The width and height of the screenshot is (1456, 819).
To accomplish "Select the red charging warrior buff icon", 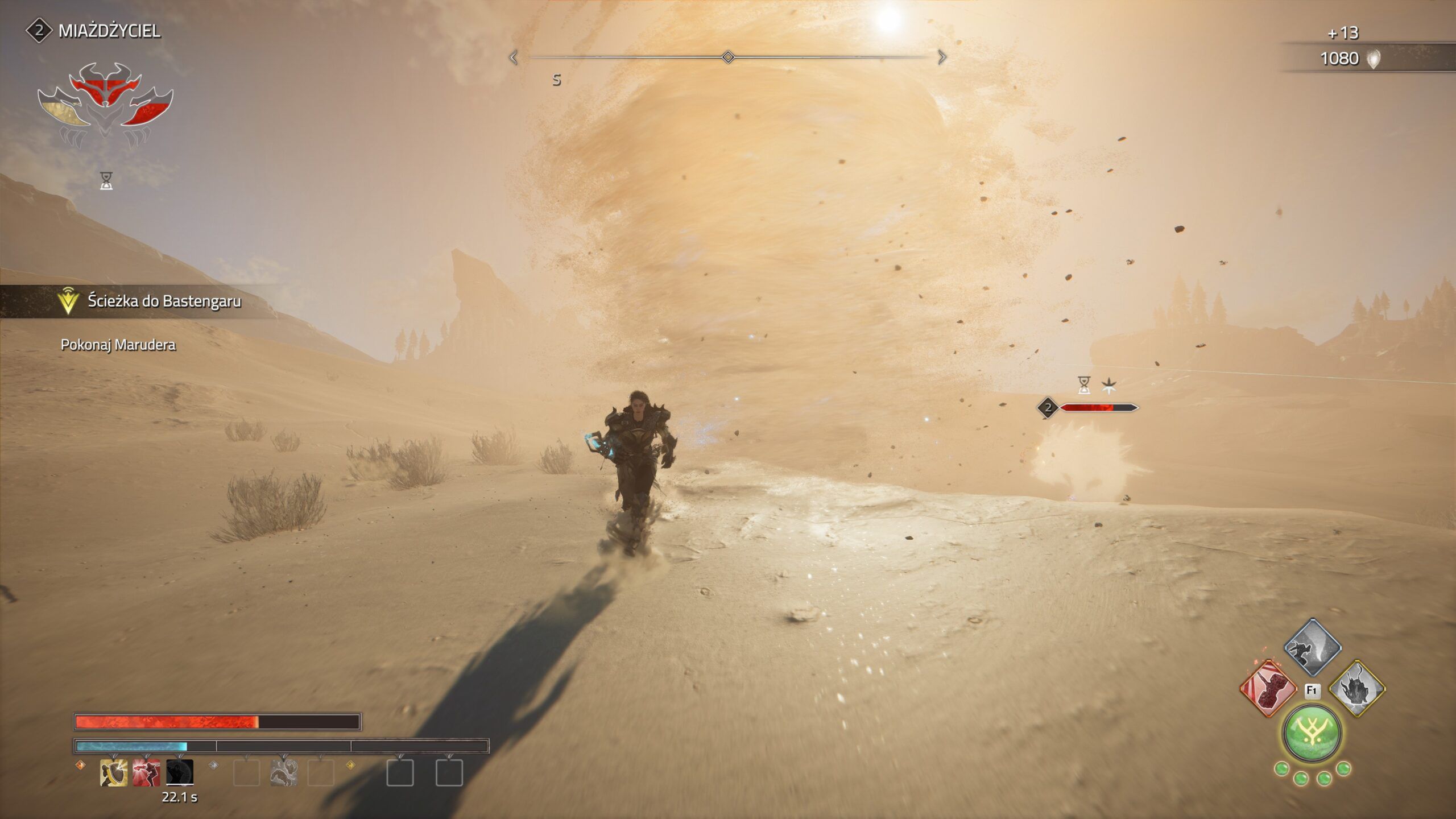I will pos(146,773).
